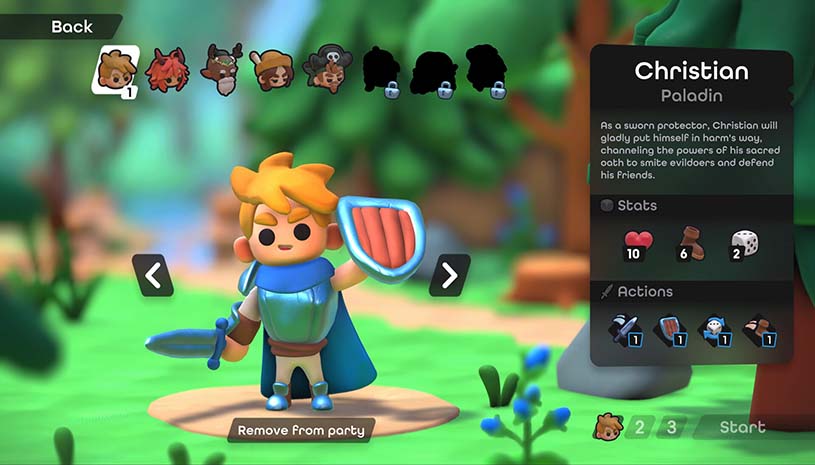Image resolution: width=815 pixels, height=465 pixels.
Task: Inspect the shield action icon
Action: 668,331
